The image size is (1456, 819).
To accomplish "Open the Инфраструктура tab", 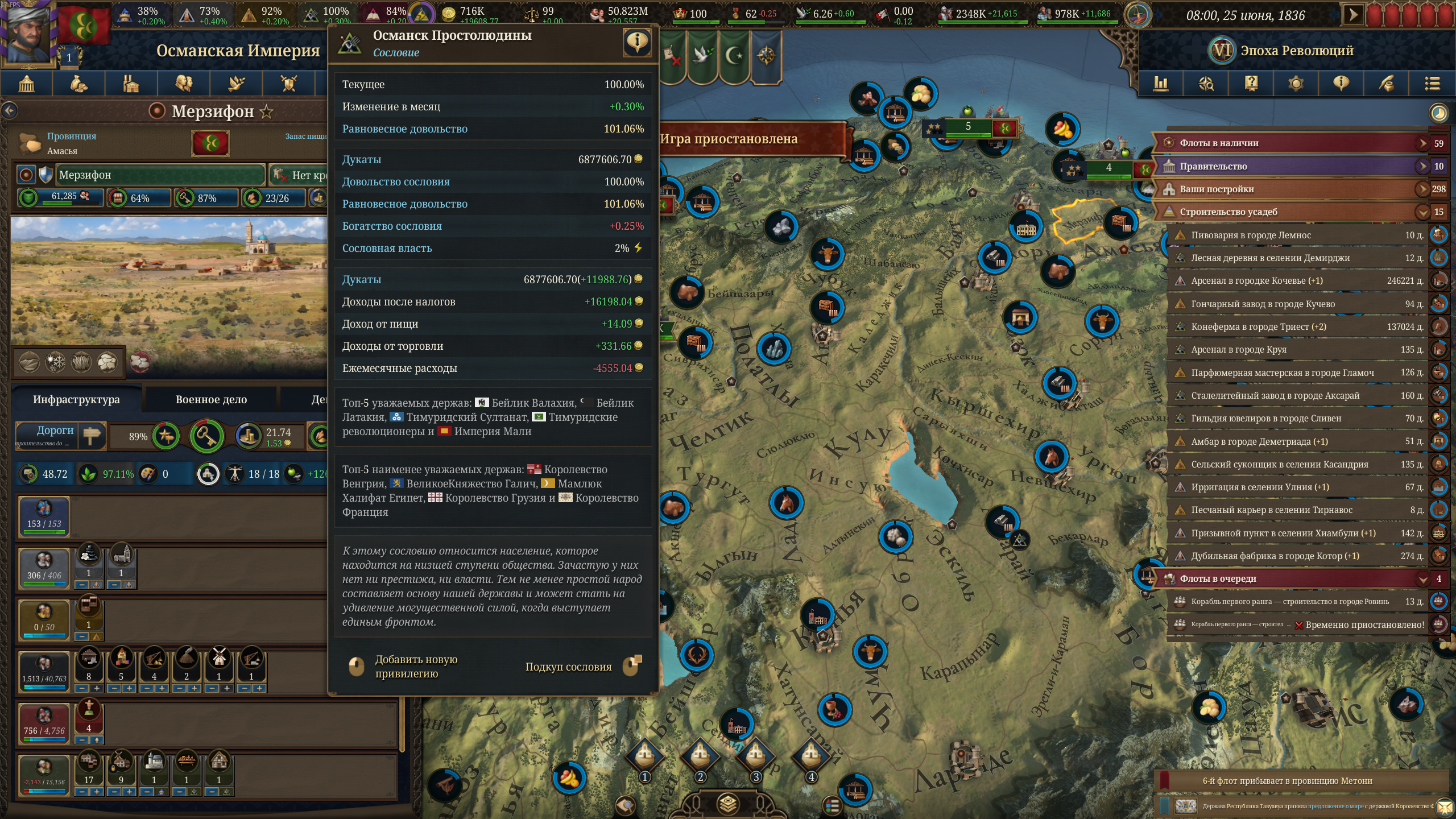I will point(76,399).
